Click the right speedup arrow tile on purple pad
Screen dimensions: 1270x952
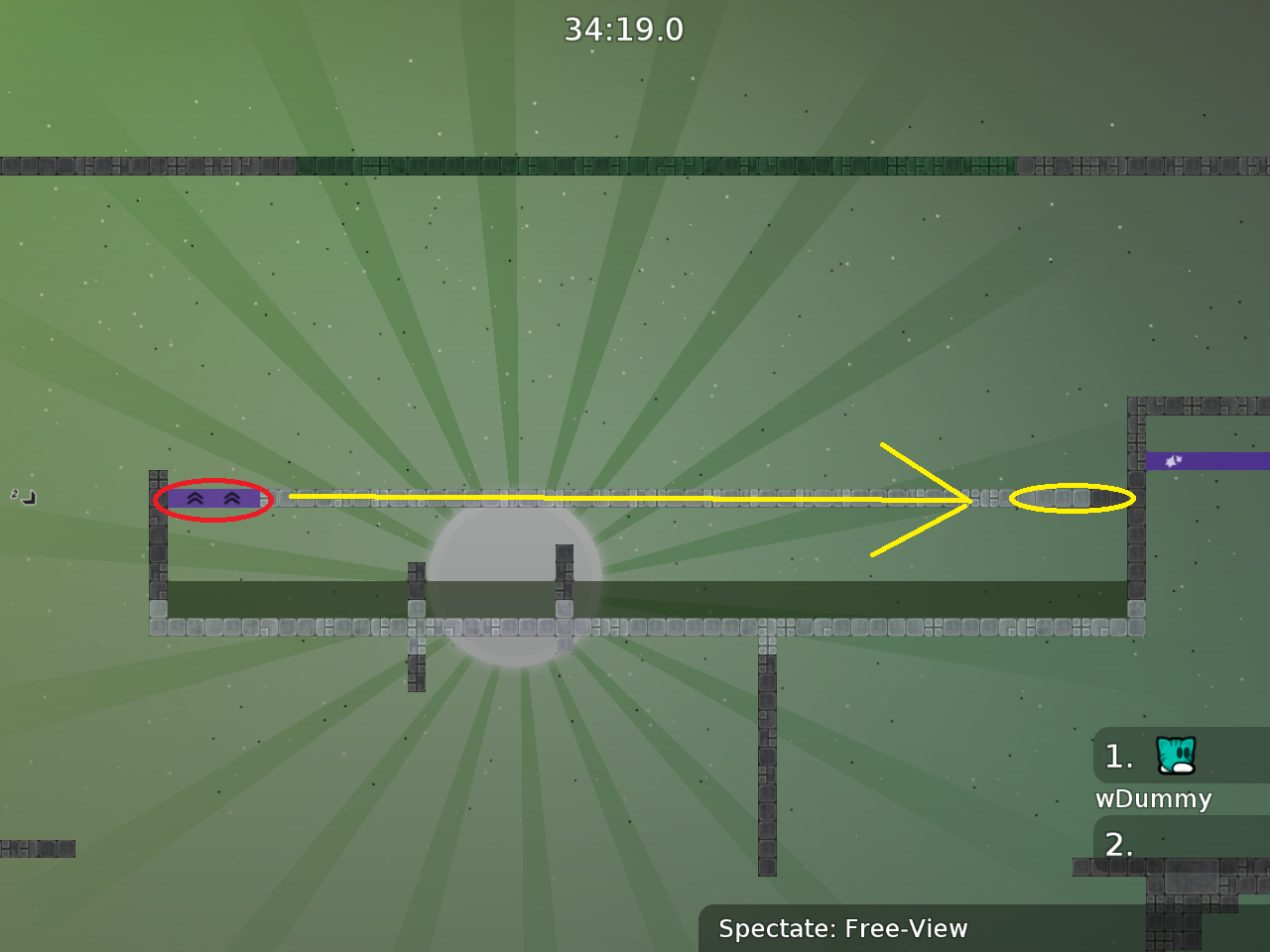[x=230, y=499]
